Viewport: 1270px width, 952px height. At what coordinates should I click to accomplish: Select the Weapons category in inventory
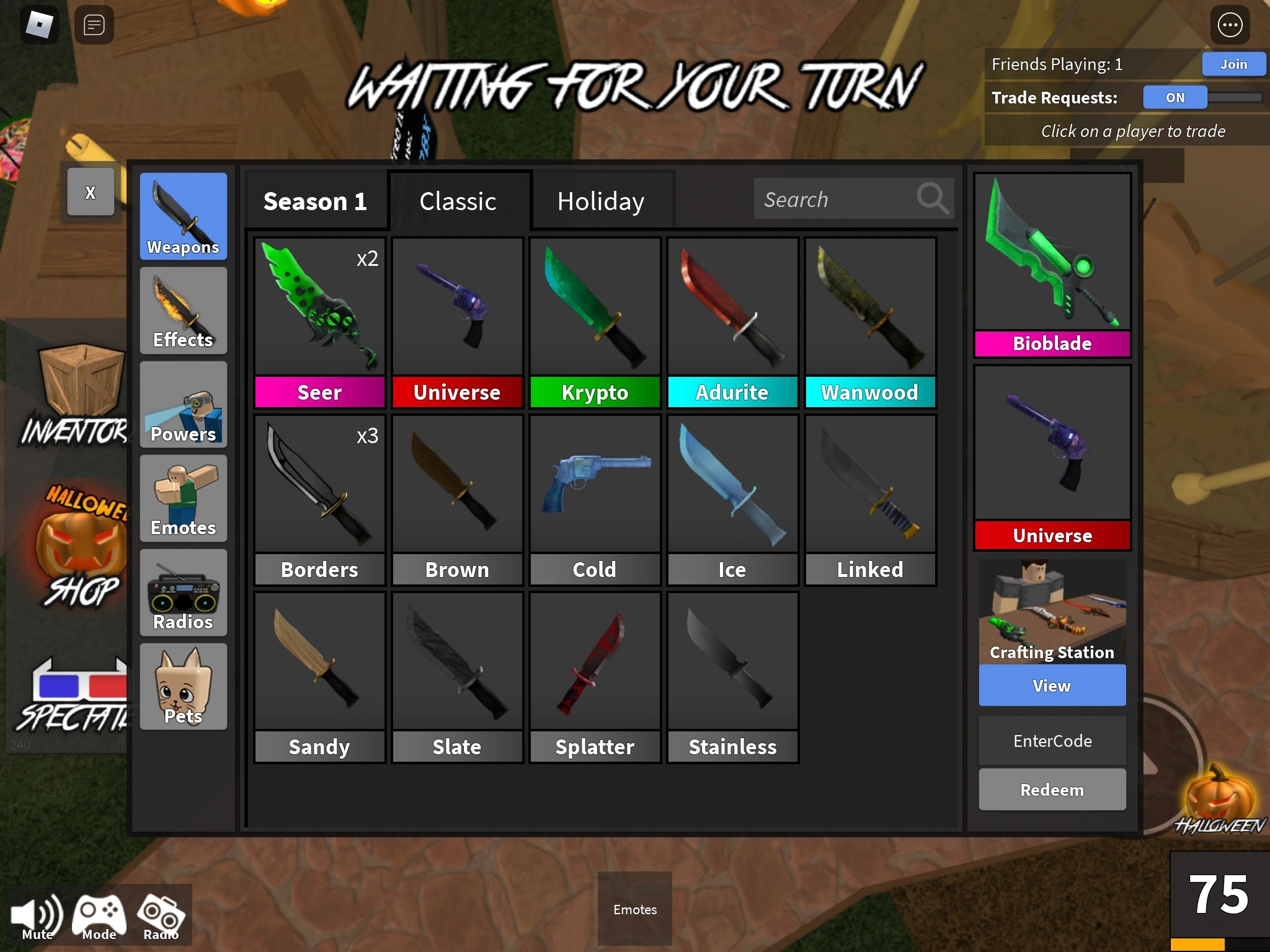click(183, 217)
